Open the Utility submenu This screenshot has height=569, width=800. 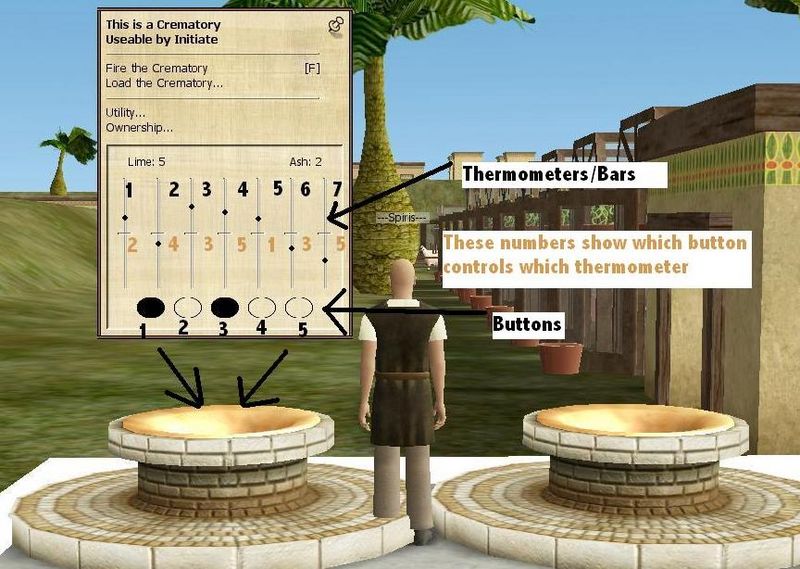tap(126, 112)
